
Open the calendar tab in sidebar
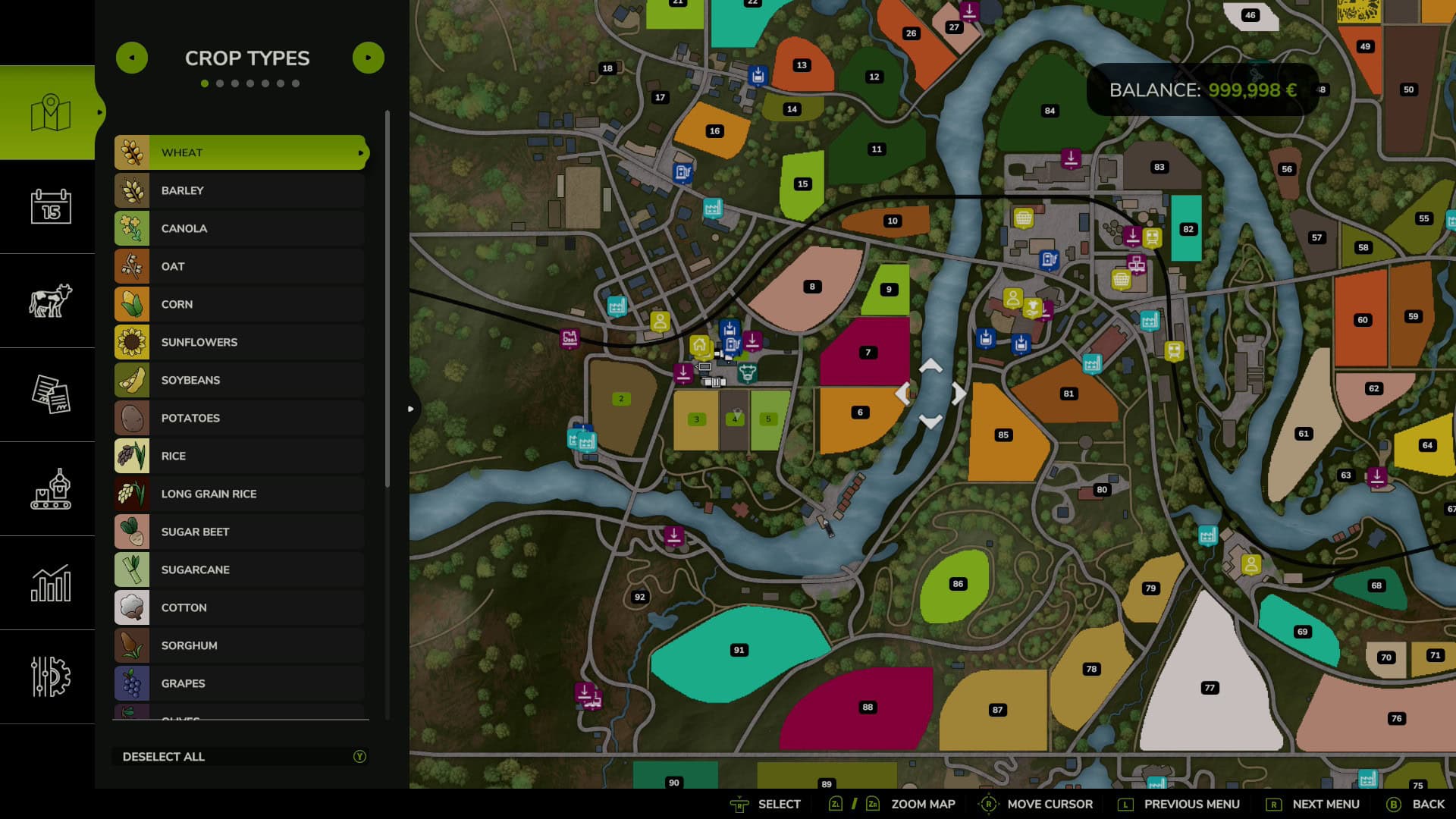tap(50, 206)
